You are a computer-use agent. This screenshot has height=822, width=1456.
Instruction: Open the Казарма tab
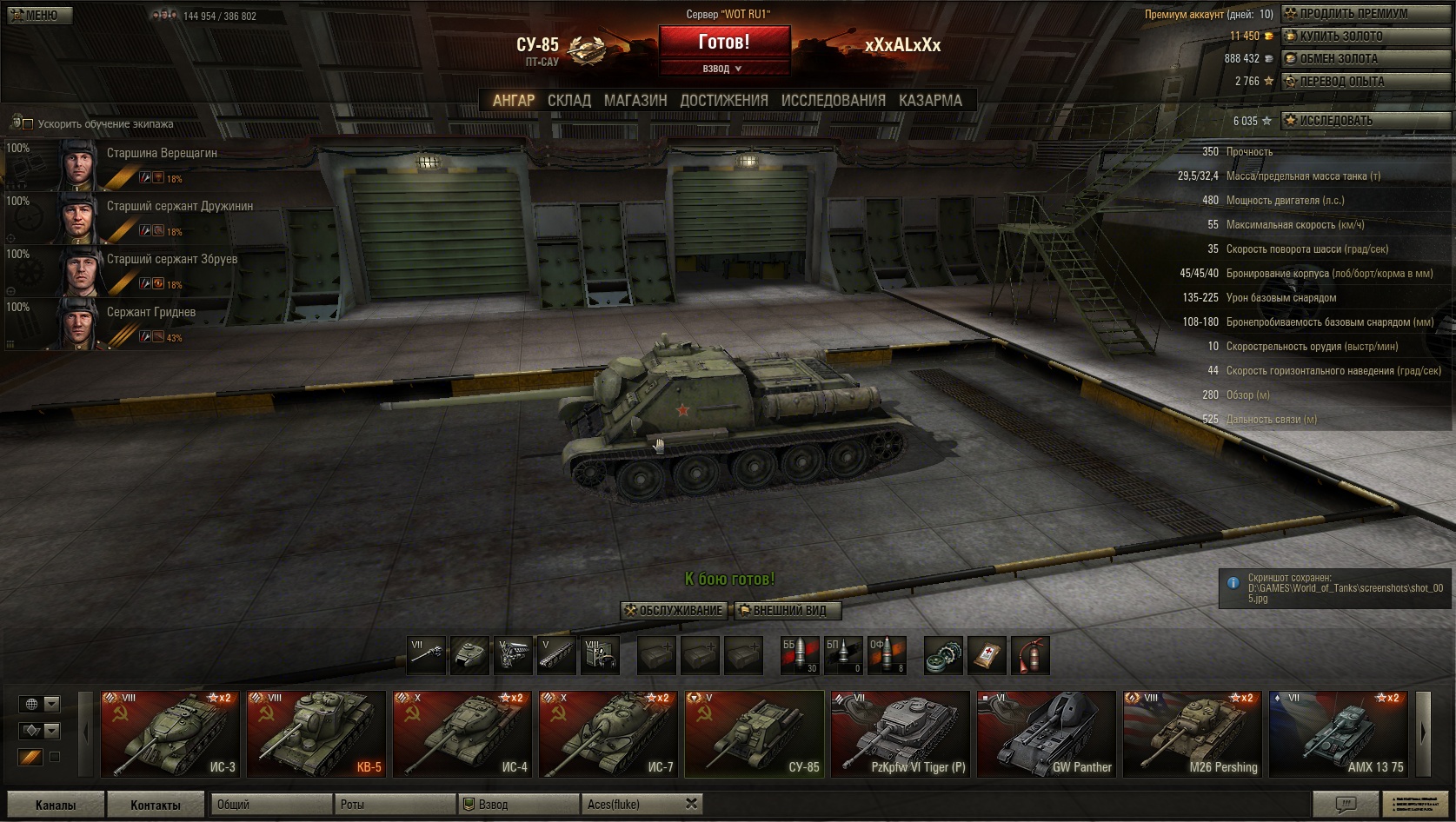(930, 100)
